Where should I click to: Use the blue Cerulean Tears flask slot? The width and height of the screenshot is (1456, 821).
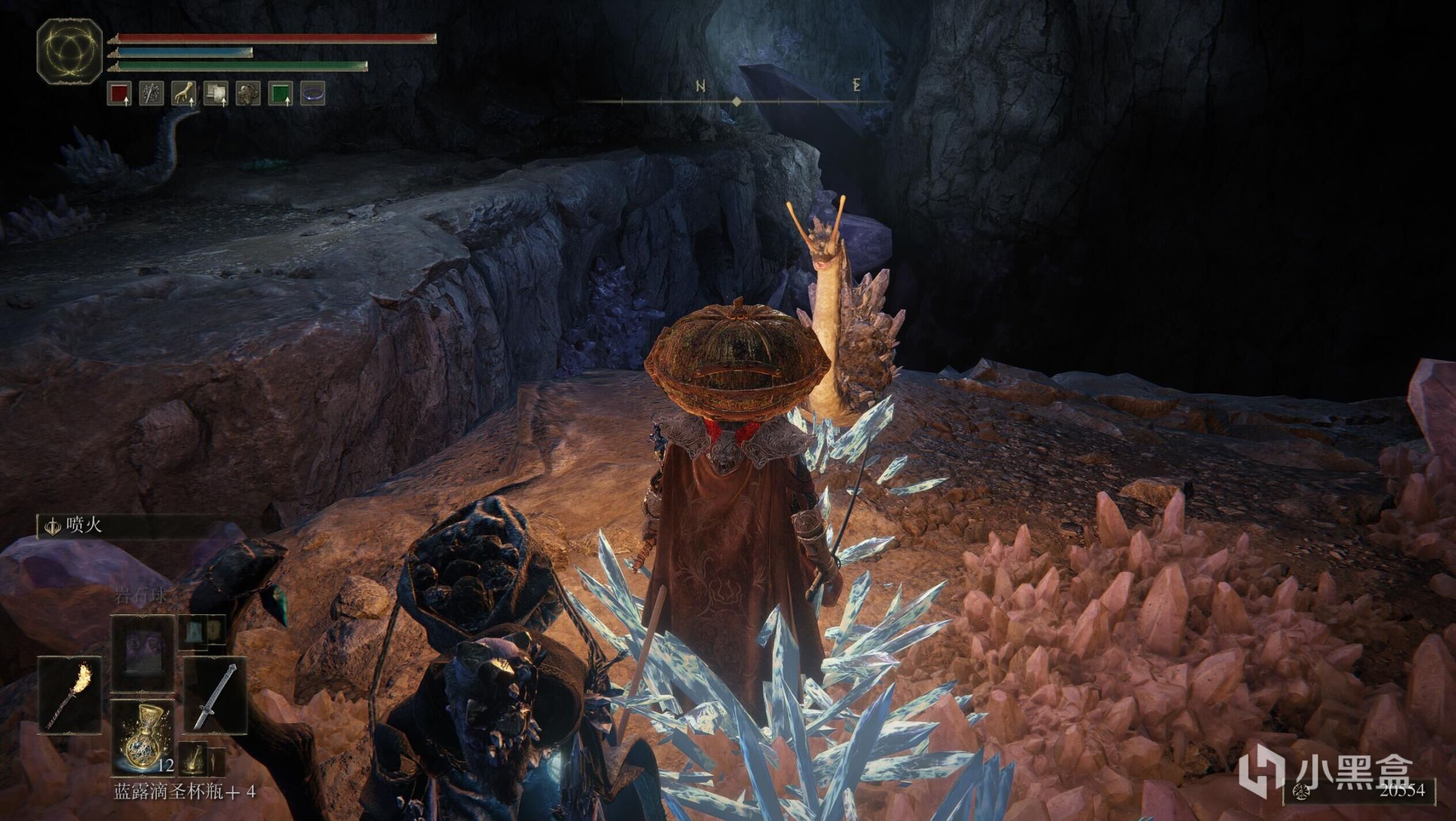point(142,737)
